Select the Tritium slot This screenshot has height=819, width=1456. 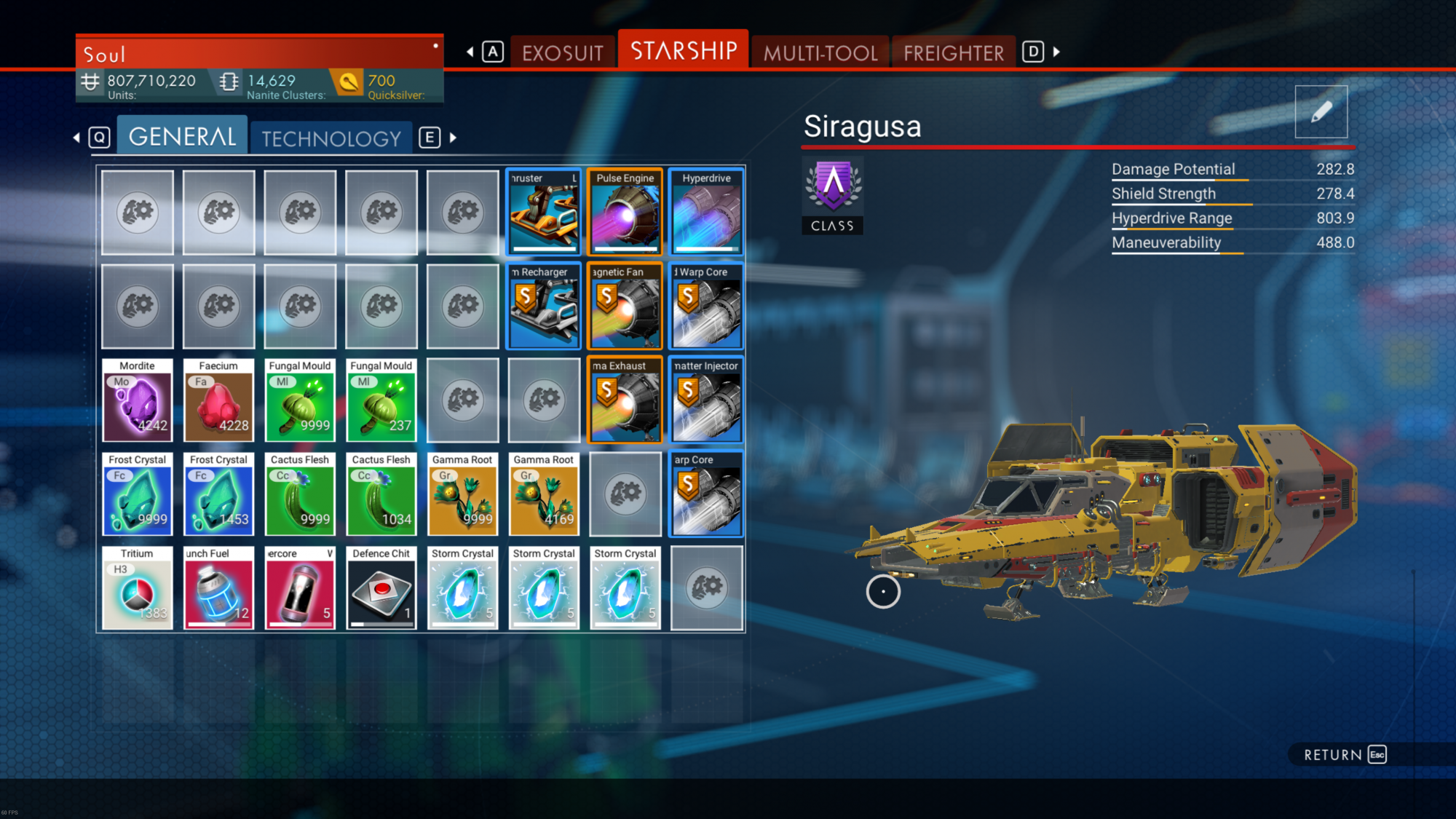click(138, 587)
